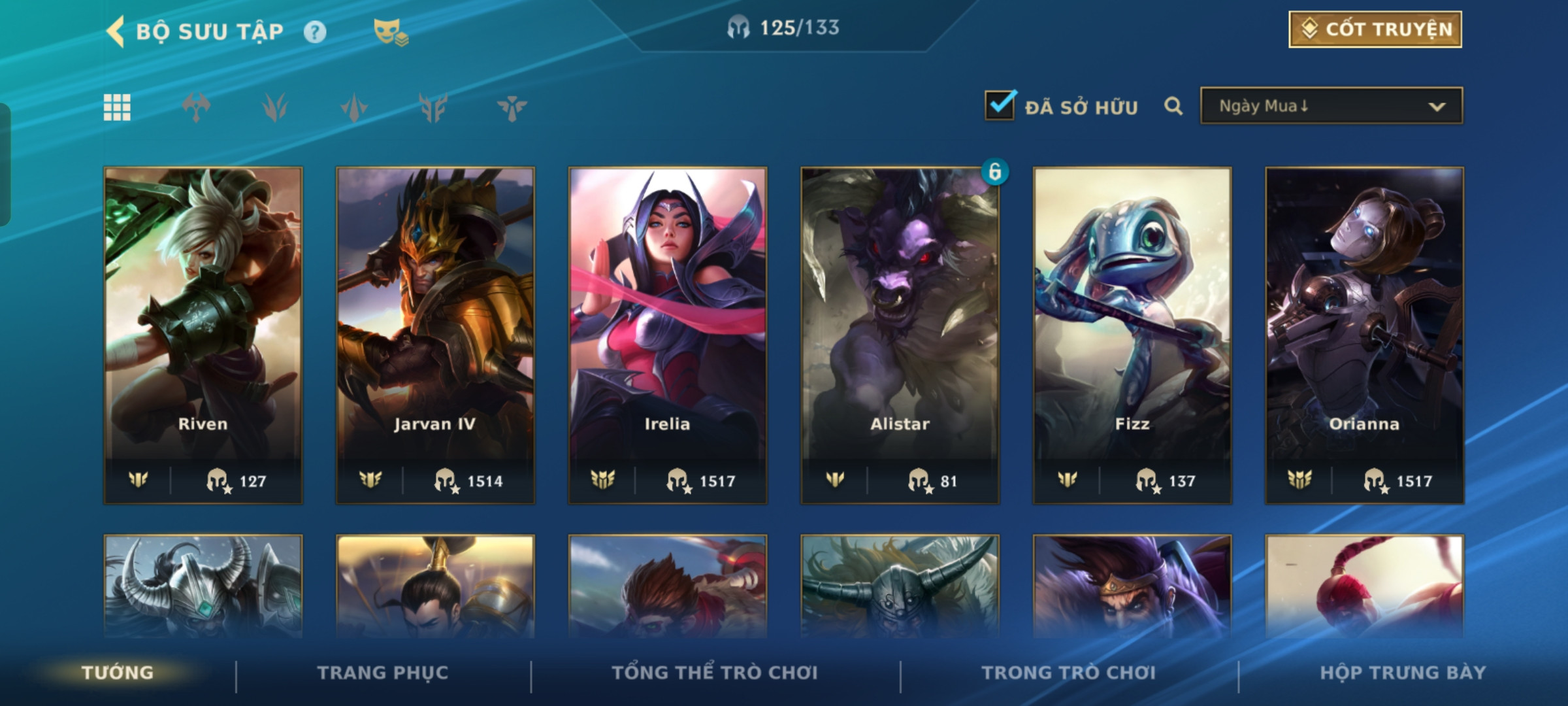Open the champion search magnifier

click(x=1173, y=106)
